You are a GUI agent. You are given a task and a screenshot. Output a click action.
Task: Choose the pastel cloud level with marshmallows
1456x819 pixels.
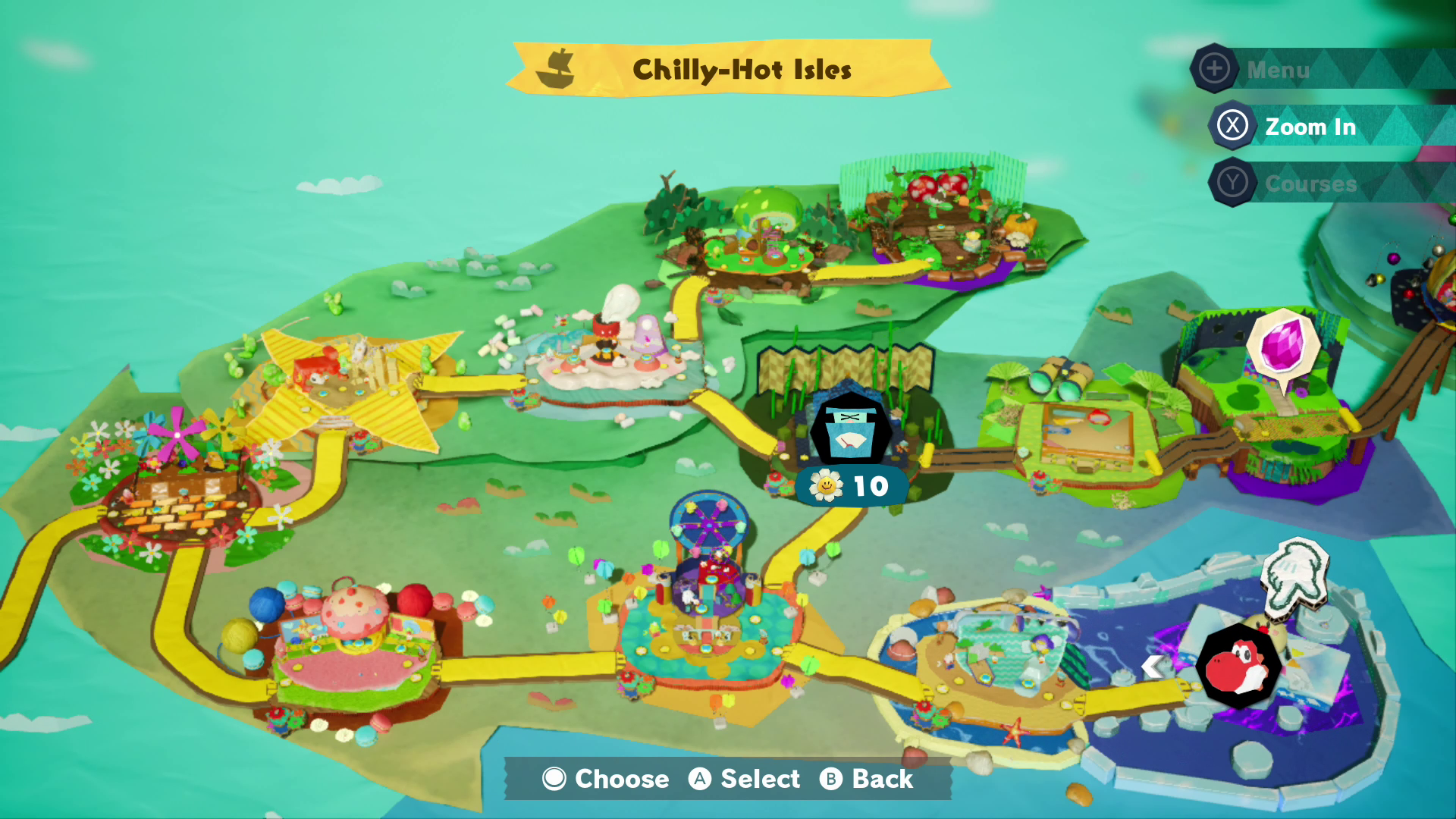tap(610, 353)
